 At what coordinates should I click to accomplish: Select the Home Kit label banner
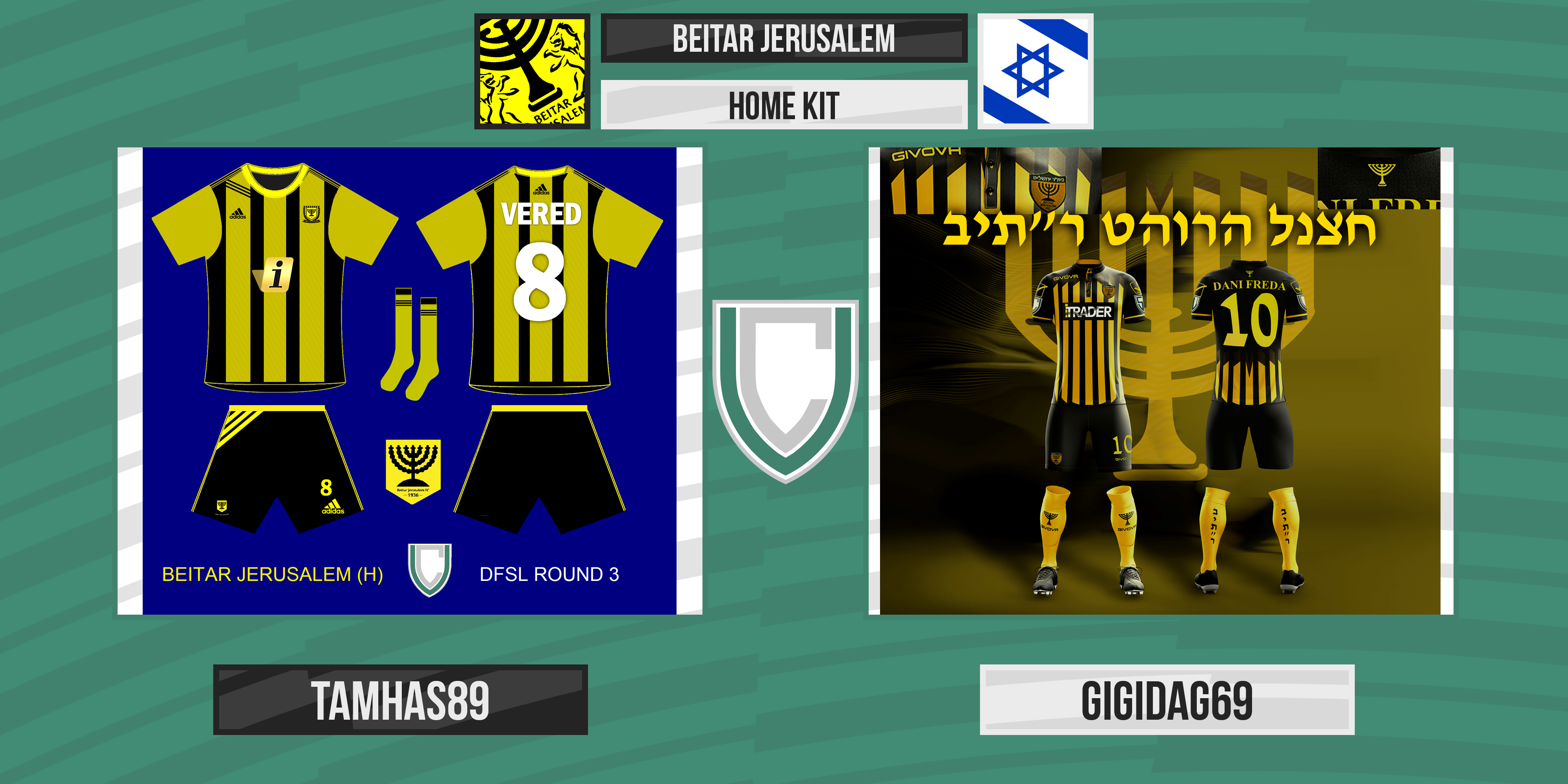[783, 105]
